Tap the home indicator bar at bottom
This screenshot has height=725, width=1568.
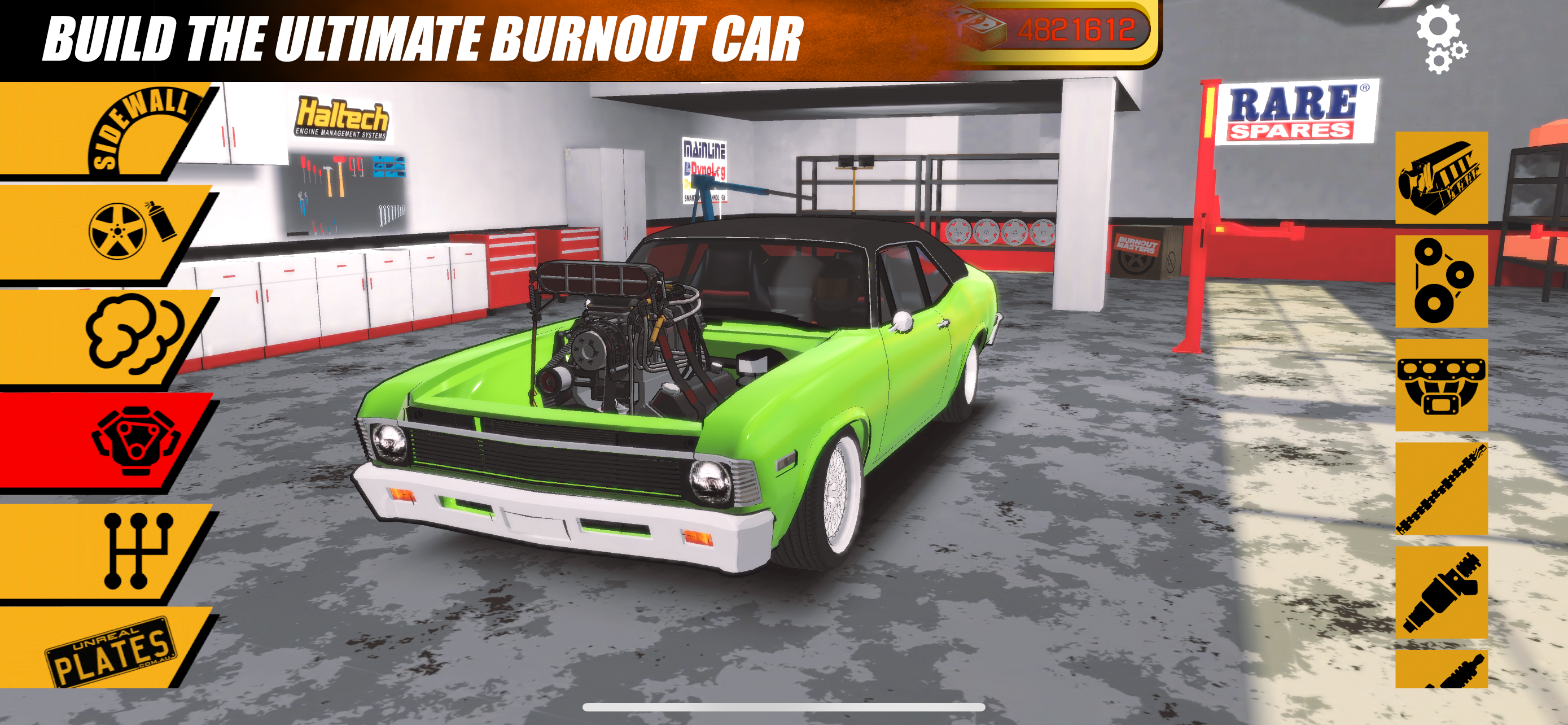pyautogui.click(x=785, y=706)
